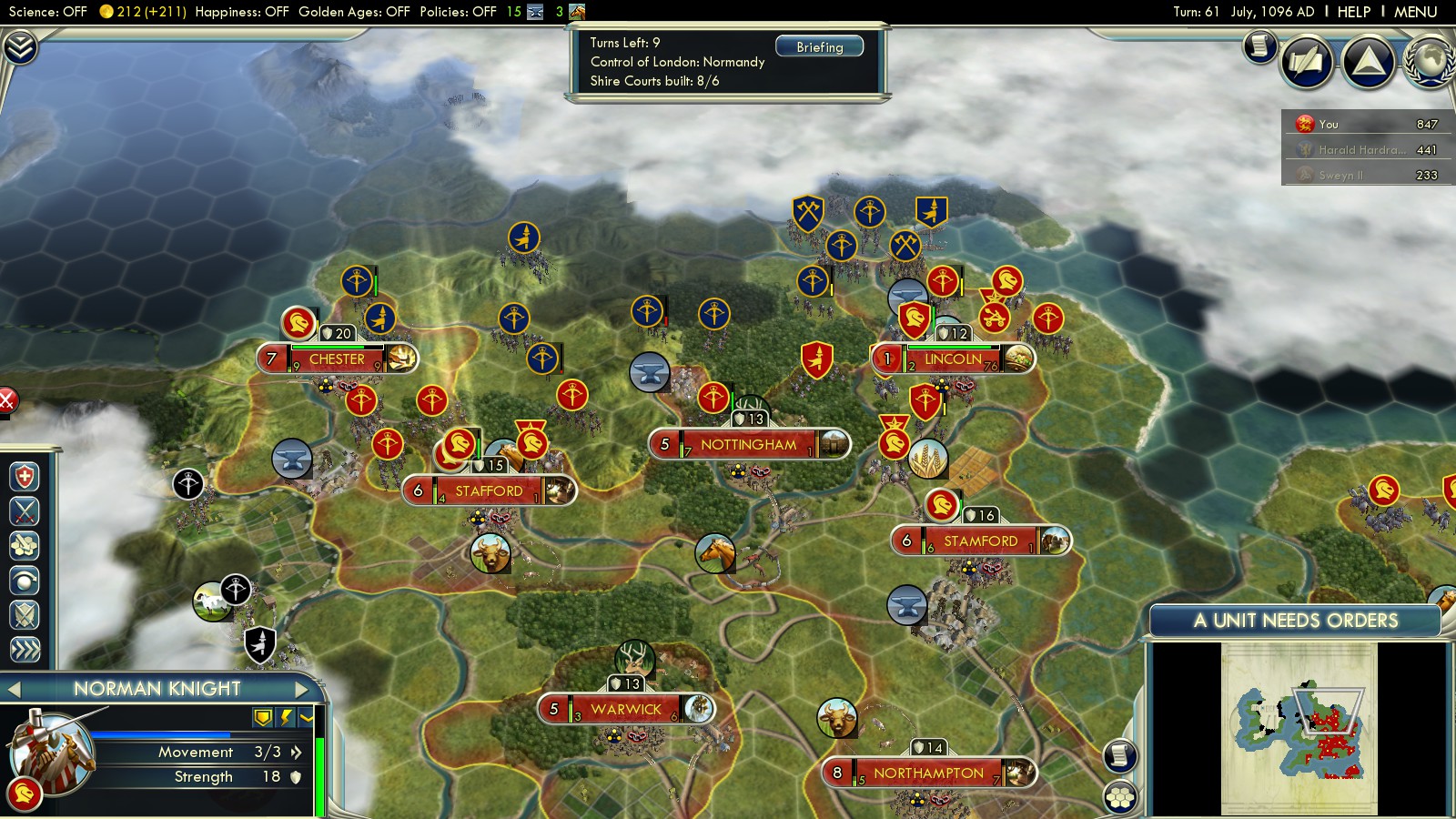
Task: Click the triple chevron unit action
Action: coord(25,649)
